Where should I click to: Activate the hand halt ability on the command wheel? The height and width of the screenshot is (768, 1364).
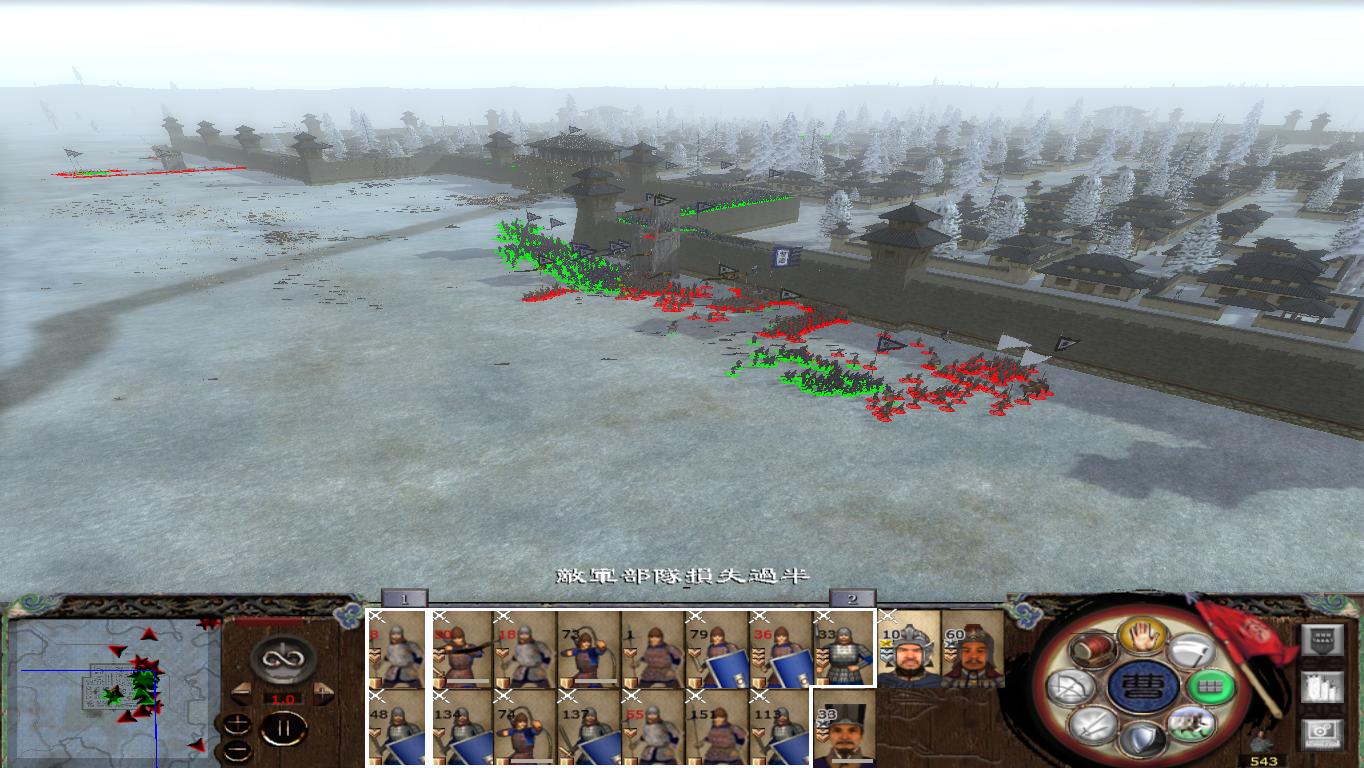pos(1144,637)
